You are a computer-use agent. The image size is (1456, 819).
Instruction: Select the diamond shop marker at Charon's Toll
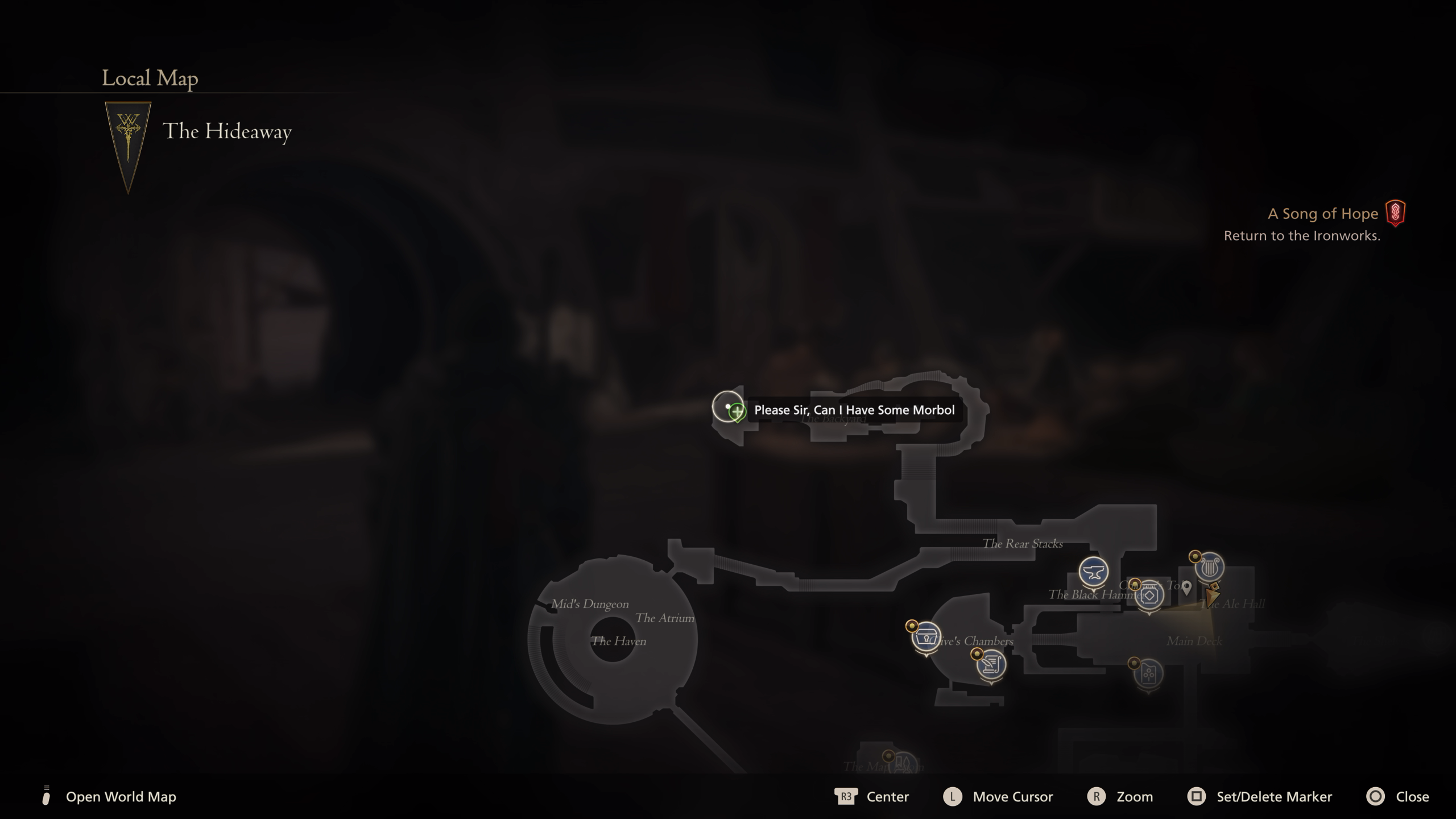point(1149,595)
